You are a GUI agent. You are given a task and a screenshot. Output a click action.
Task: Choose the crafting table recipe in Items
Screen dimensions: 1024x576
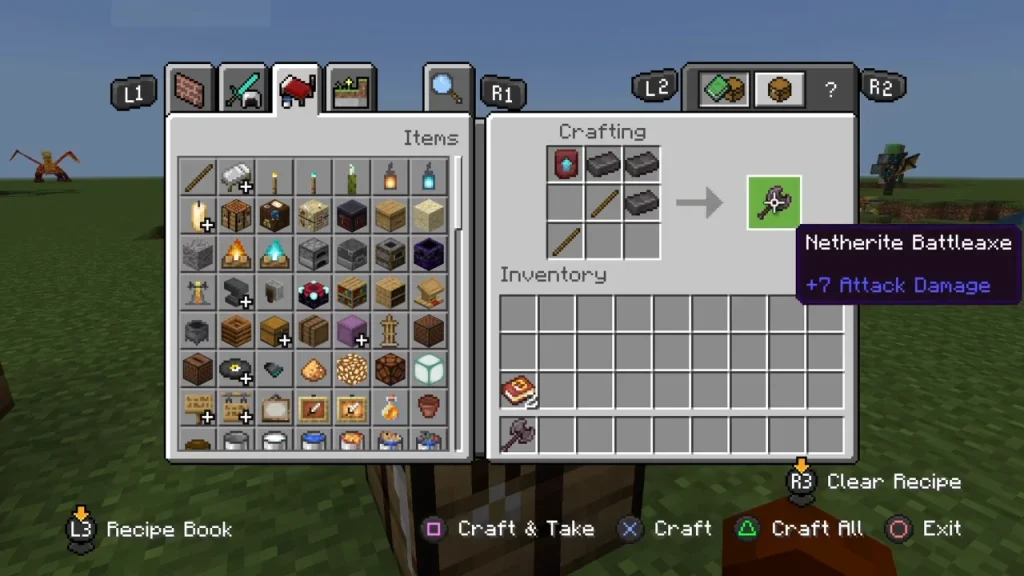click(x=236, y=215)
